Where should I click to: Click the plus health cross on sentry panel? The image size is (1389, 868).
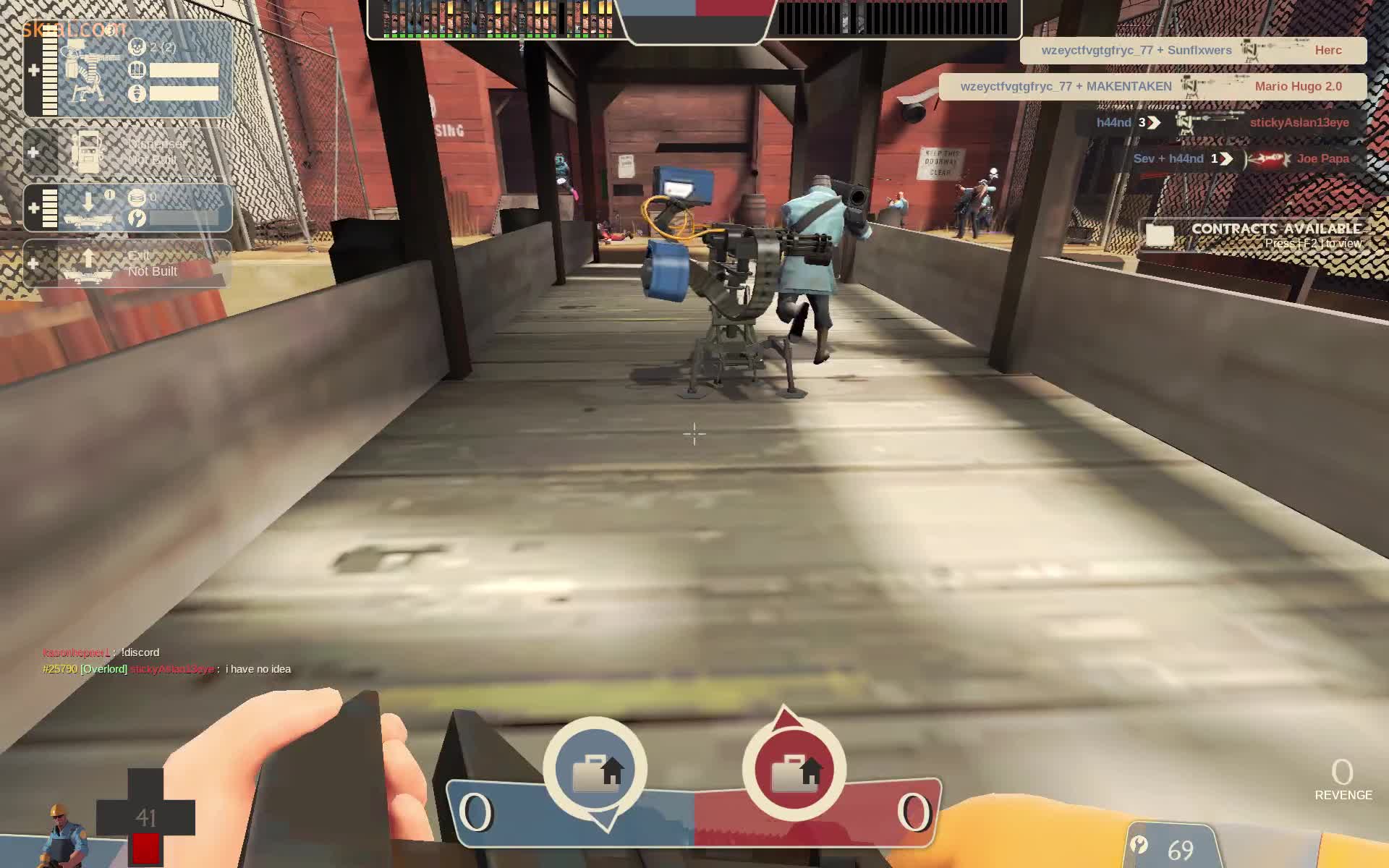pyautogui.click(x=35, y=69)
